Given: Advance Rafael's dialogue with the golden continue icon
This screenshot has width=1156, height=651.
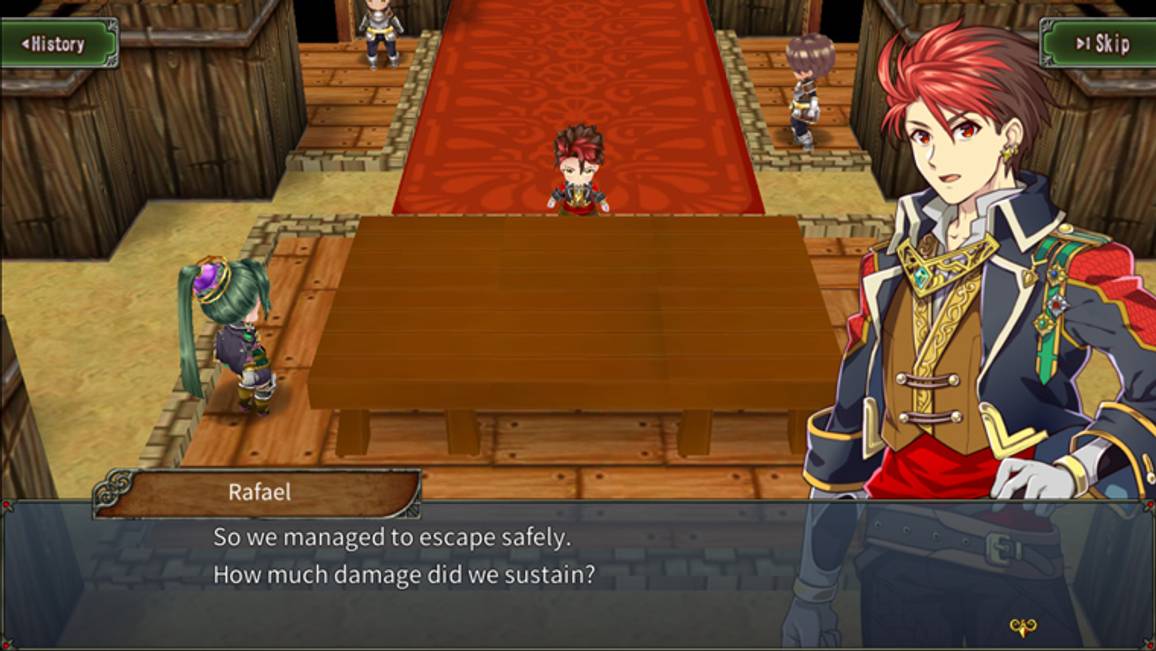Looking at the screenshot, I should [x=1022, y=628].
